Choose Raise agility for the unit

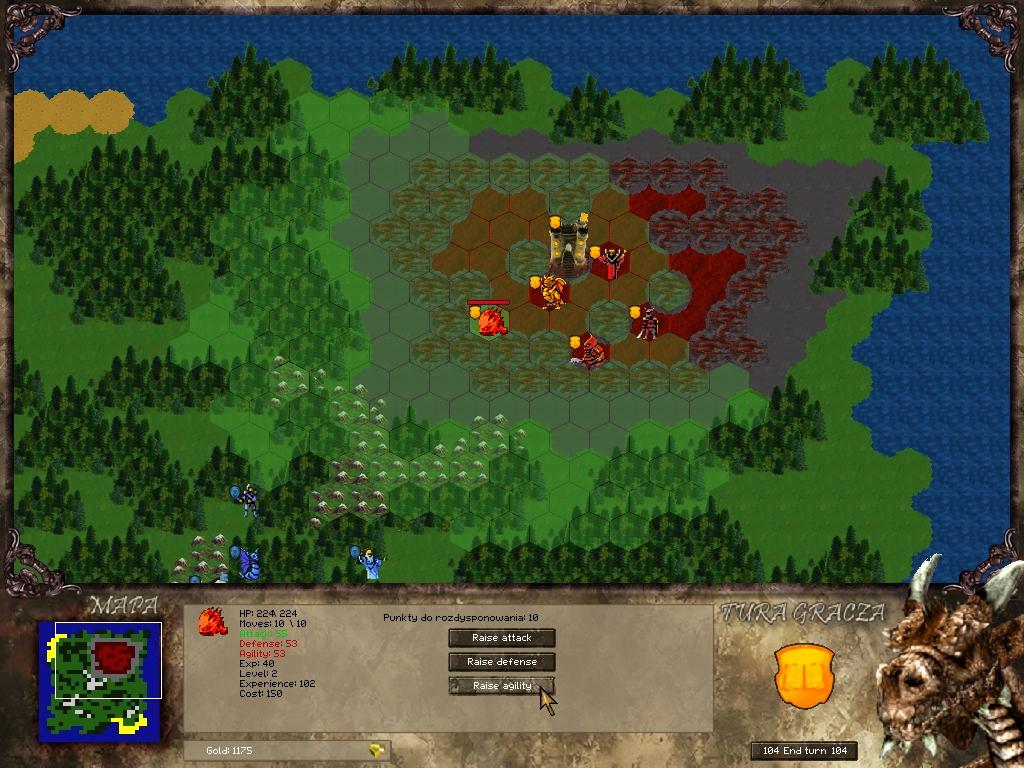(501, 686)
